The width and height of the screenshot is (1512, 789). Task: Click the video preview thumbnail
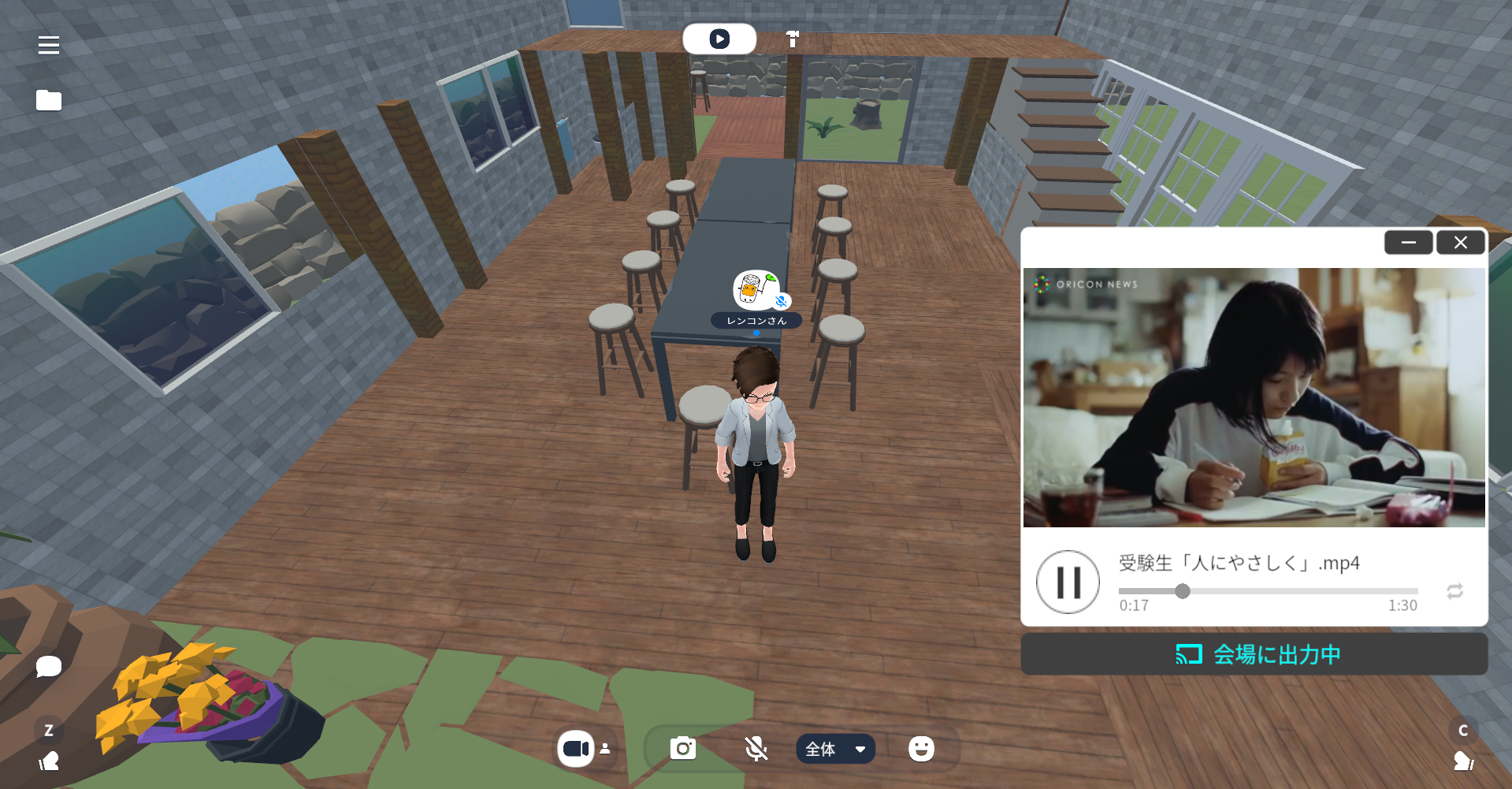coord(1254,397)
